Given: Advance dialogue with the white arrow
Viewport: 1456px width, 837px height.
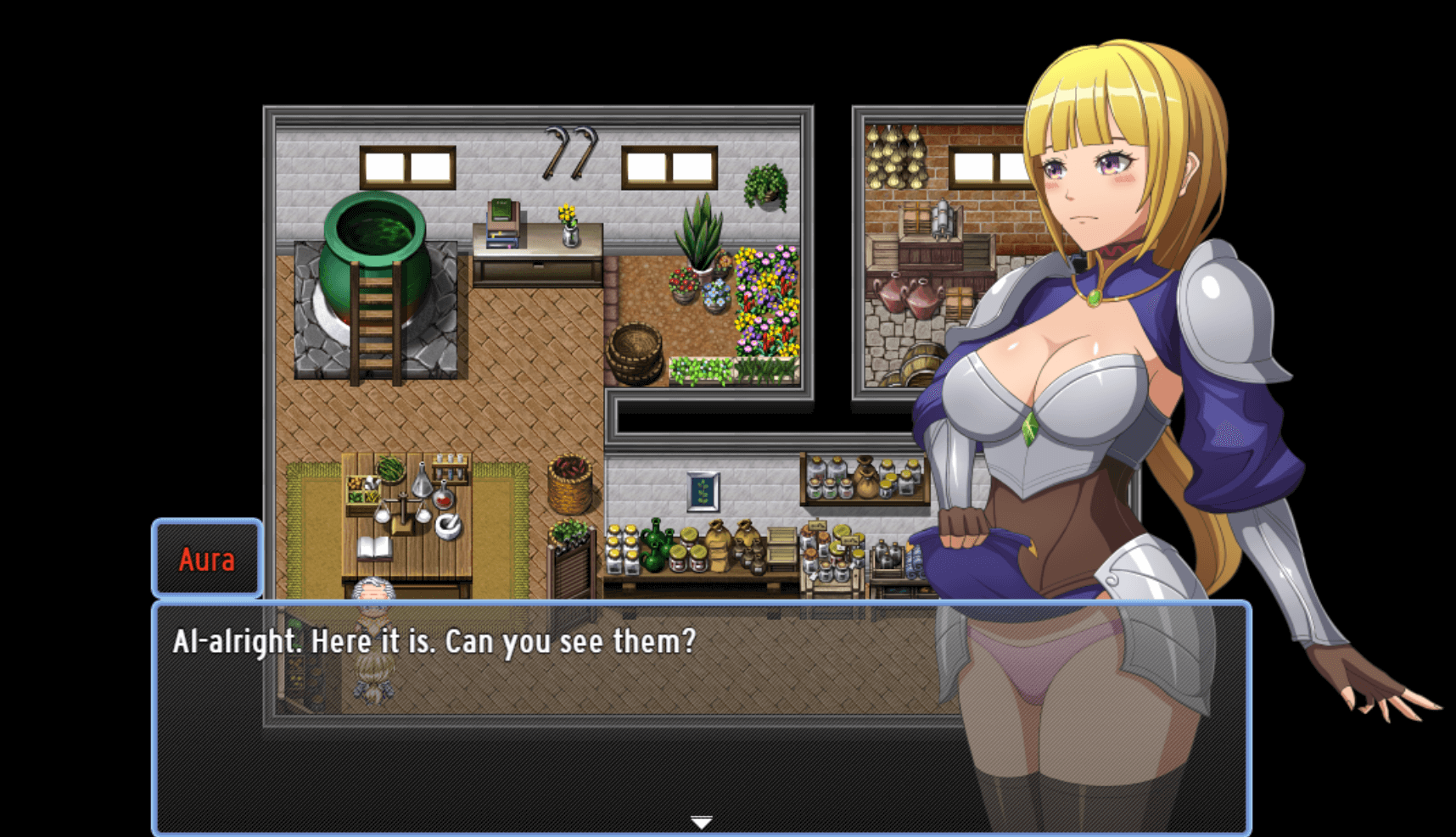Looking at the screenshot, I should 701,822.
